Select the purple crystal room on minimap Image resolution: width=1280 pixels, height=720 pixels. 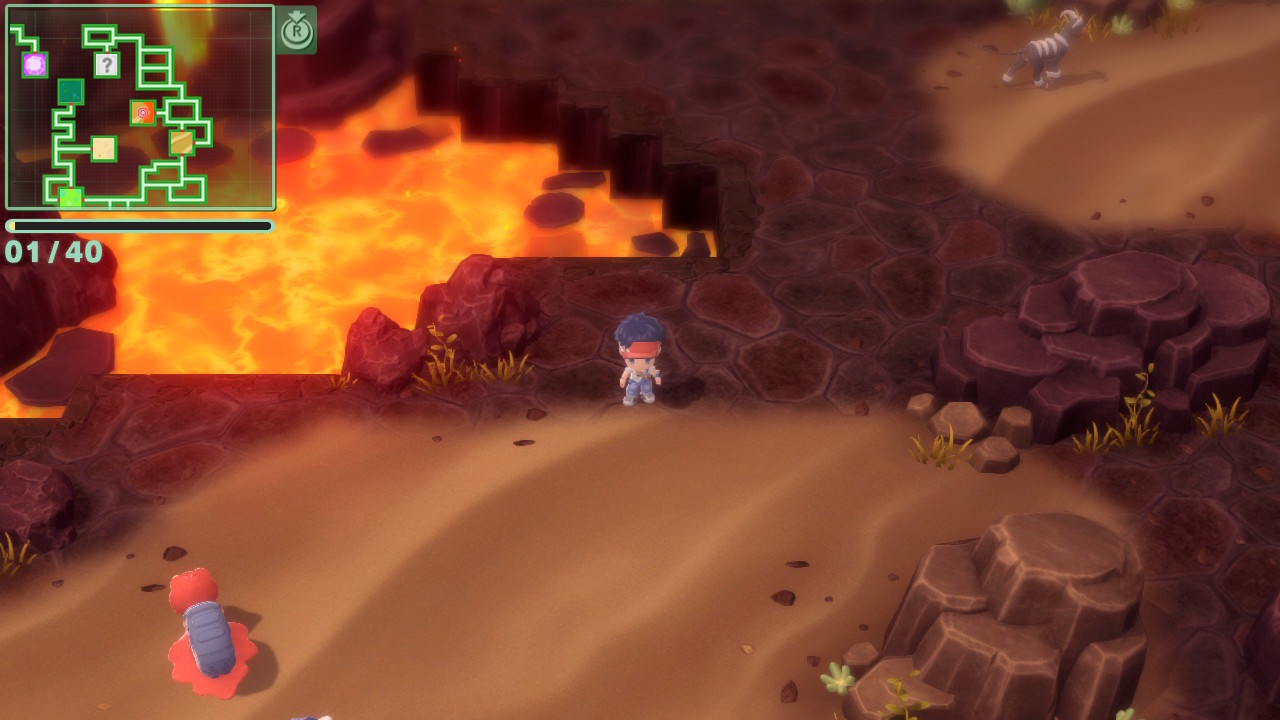(35, 65)
